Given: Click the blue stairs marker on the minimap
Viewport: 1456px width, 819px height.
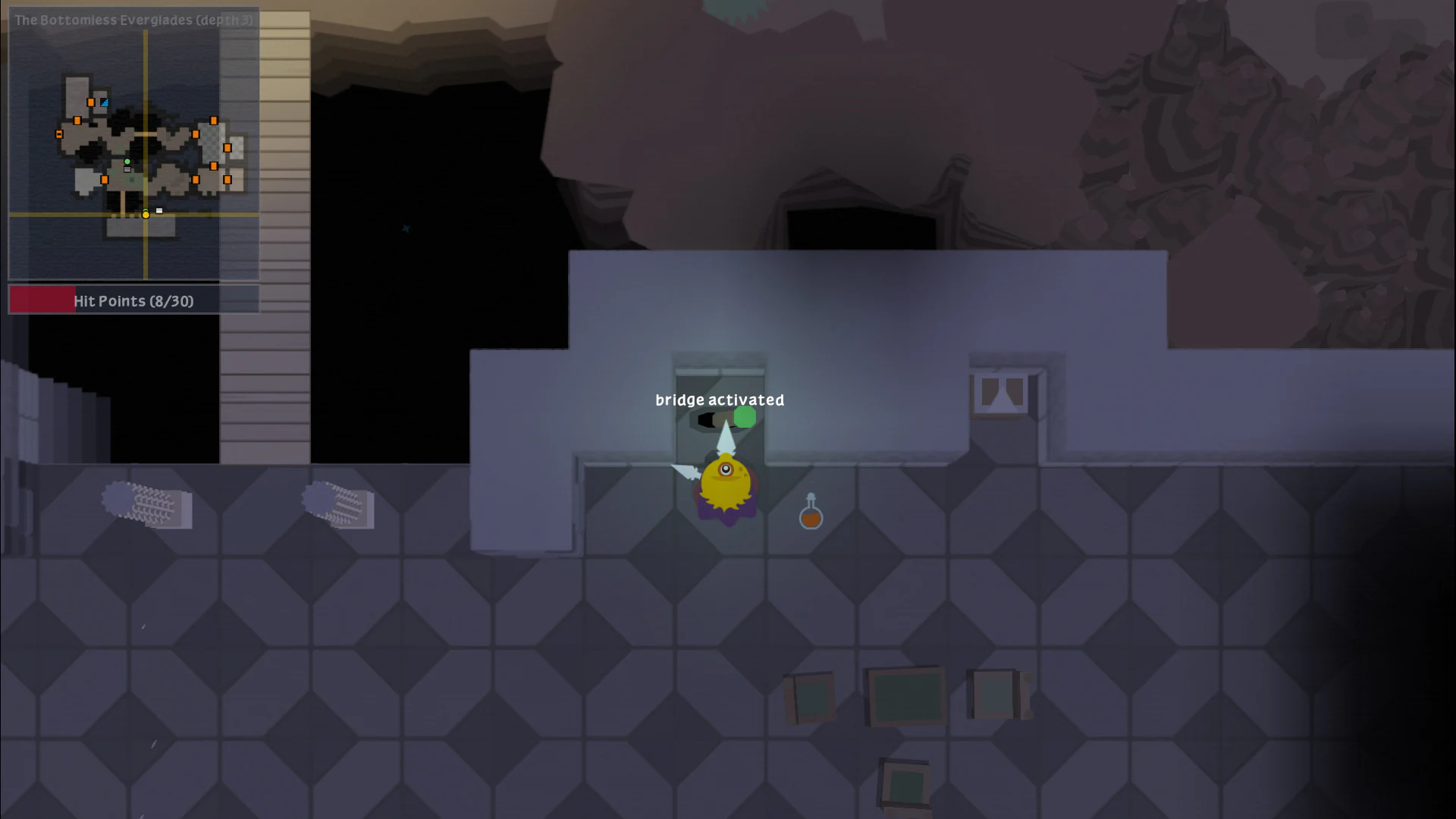Looking at the screenshot, I should tap(104, 102).
